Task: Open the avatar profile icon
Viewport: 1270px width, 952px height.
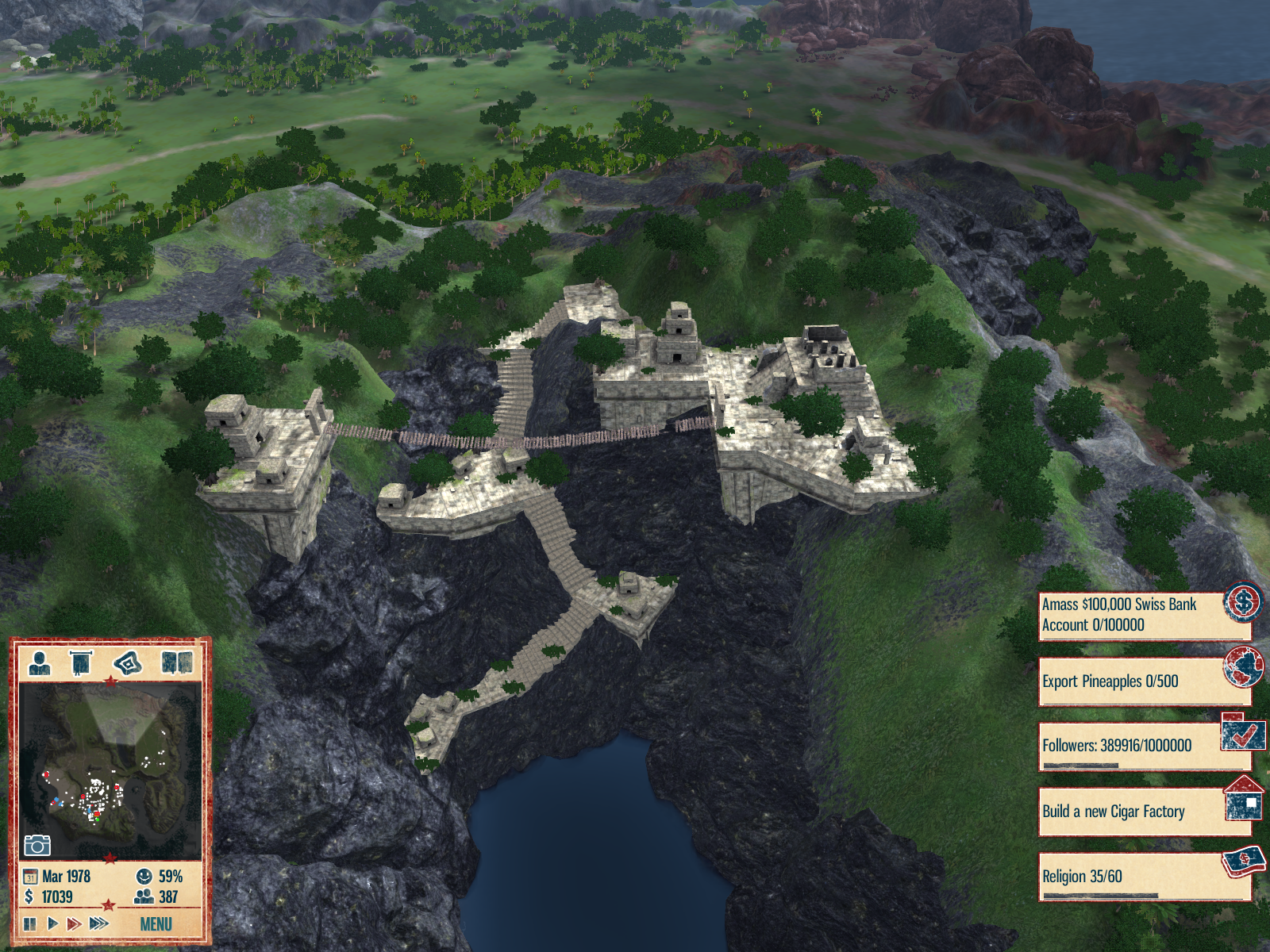Action: (x=40, y=662)
